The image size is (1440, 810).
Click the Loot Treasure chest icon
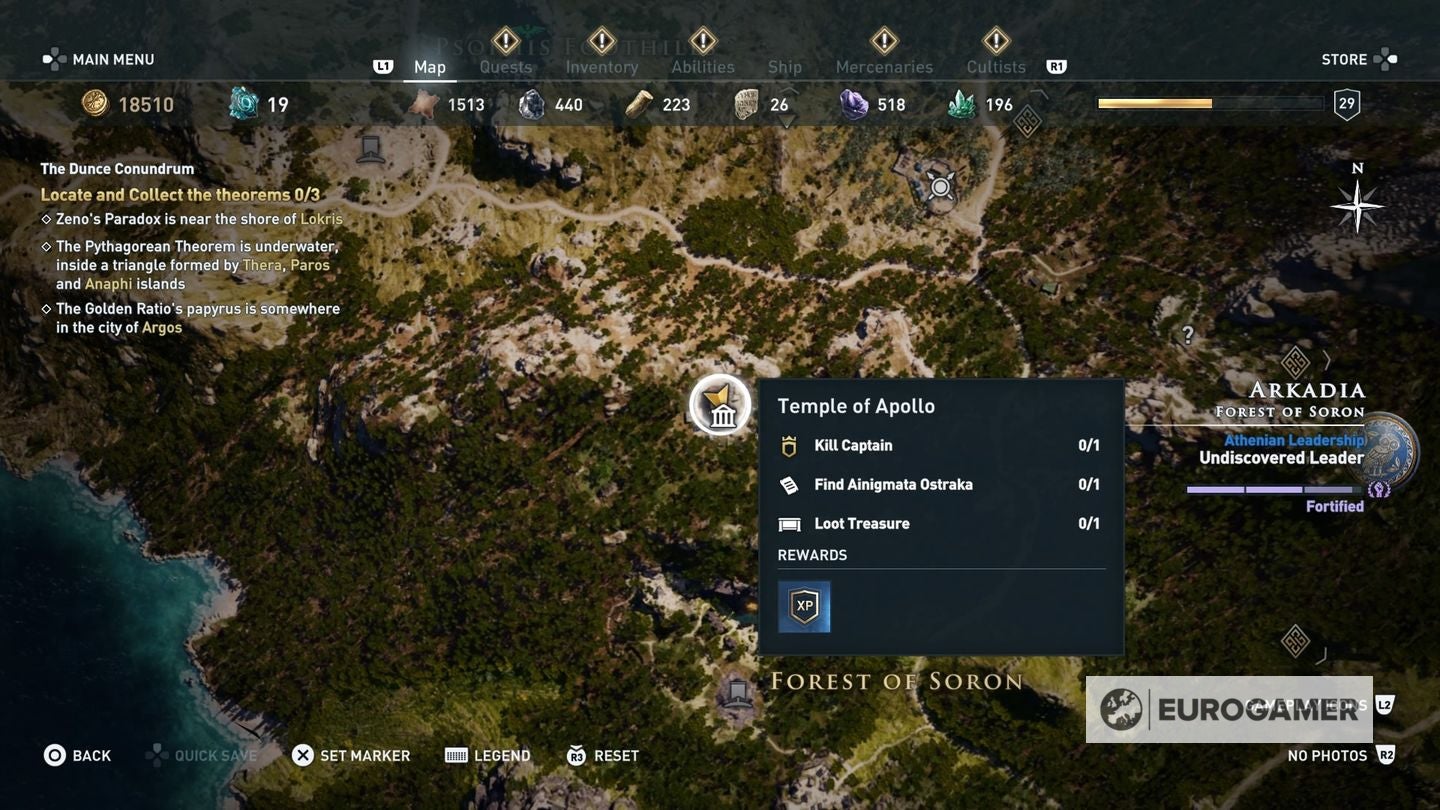(789, 522)
